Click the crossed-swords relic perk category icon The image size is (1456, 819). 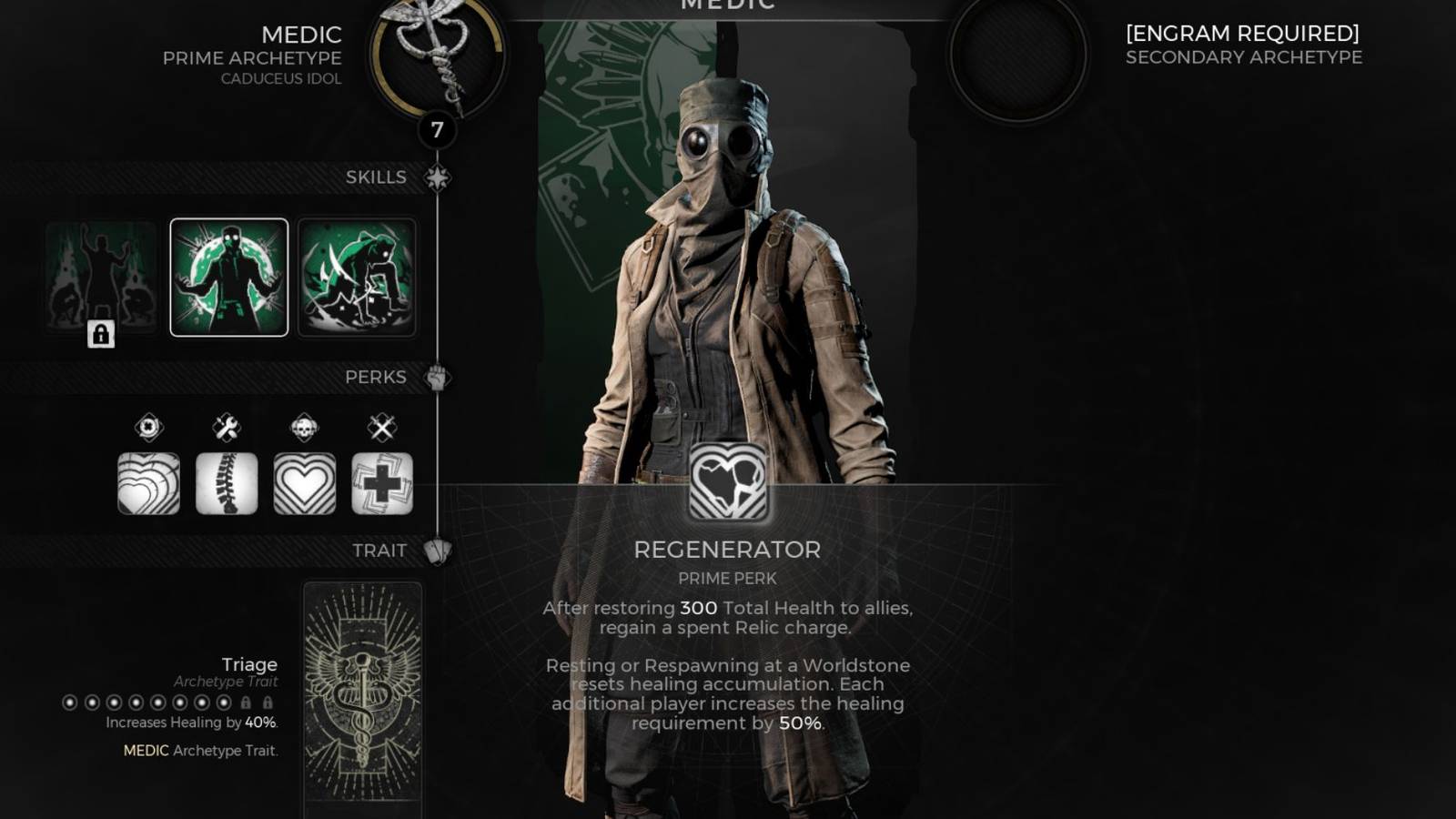[381, 427]
